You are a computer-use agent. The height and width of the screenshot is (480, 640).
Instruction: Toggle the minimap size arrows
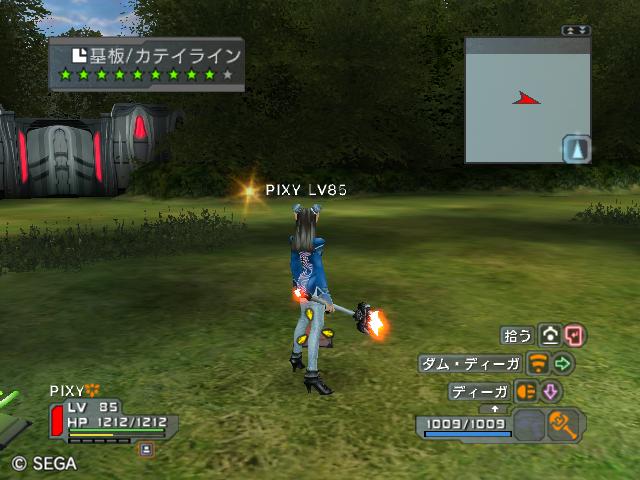576,31
